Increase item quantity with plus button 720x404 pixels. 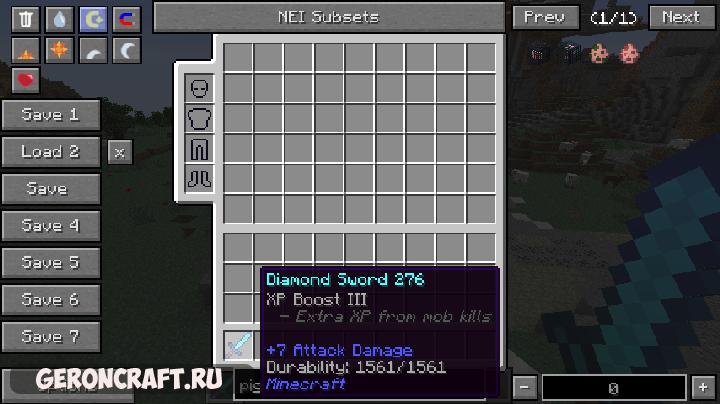coord(703,386)
